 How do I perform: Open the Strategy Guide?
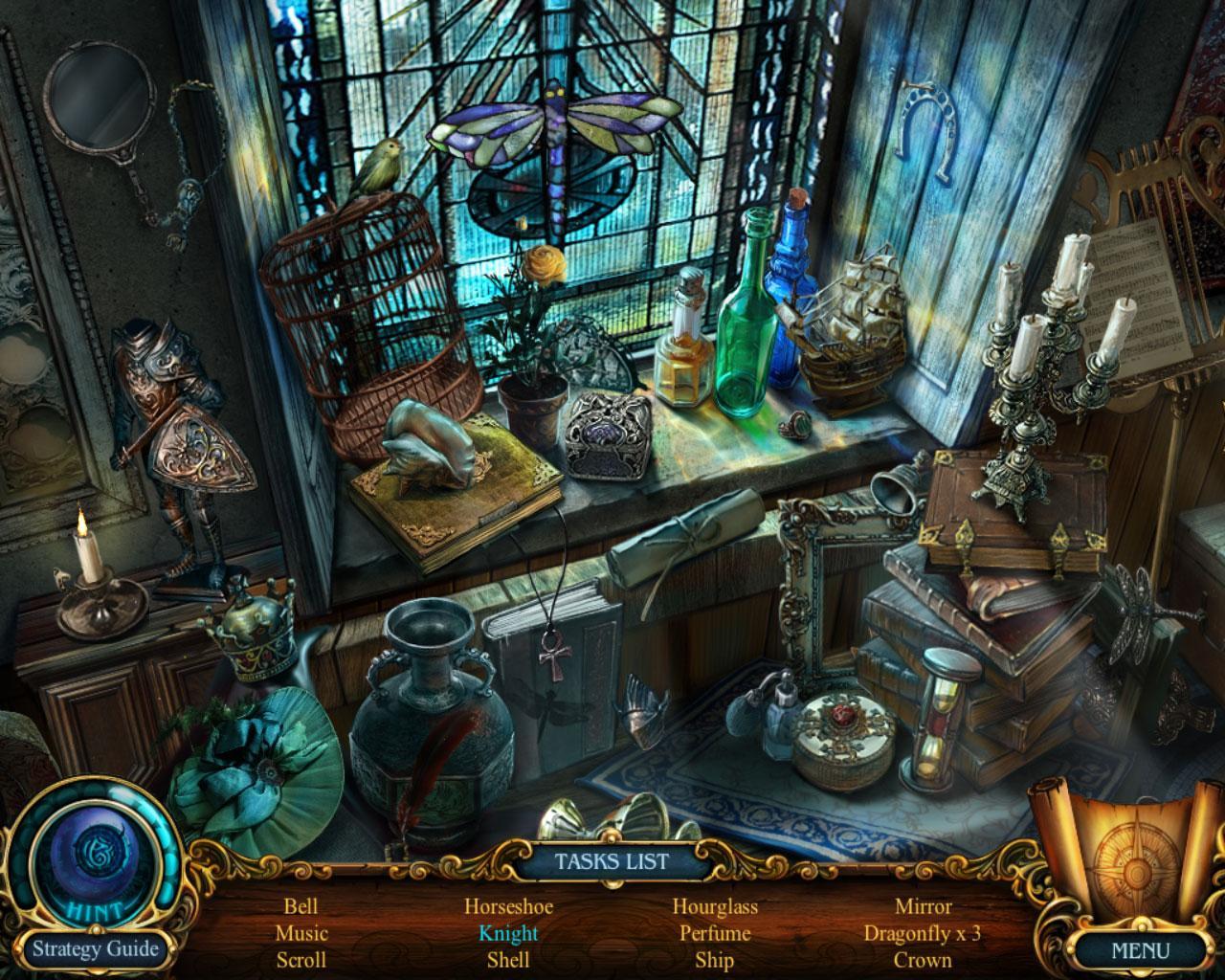pyautogui.click(x=95, y=949)
